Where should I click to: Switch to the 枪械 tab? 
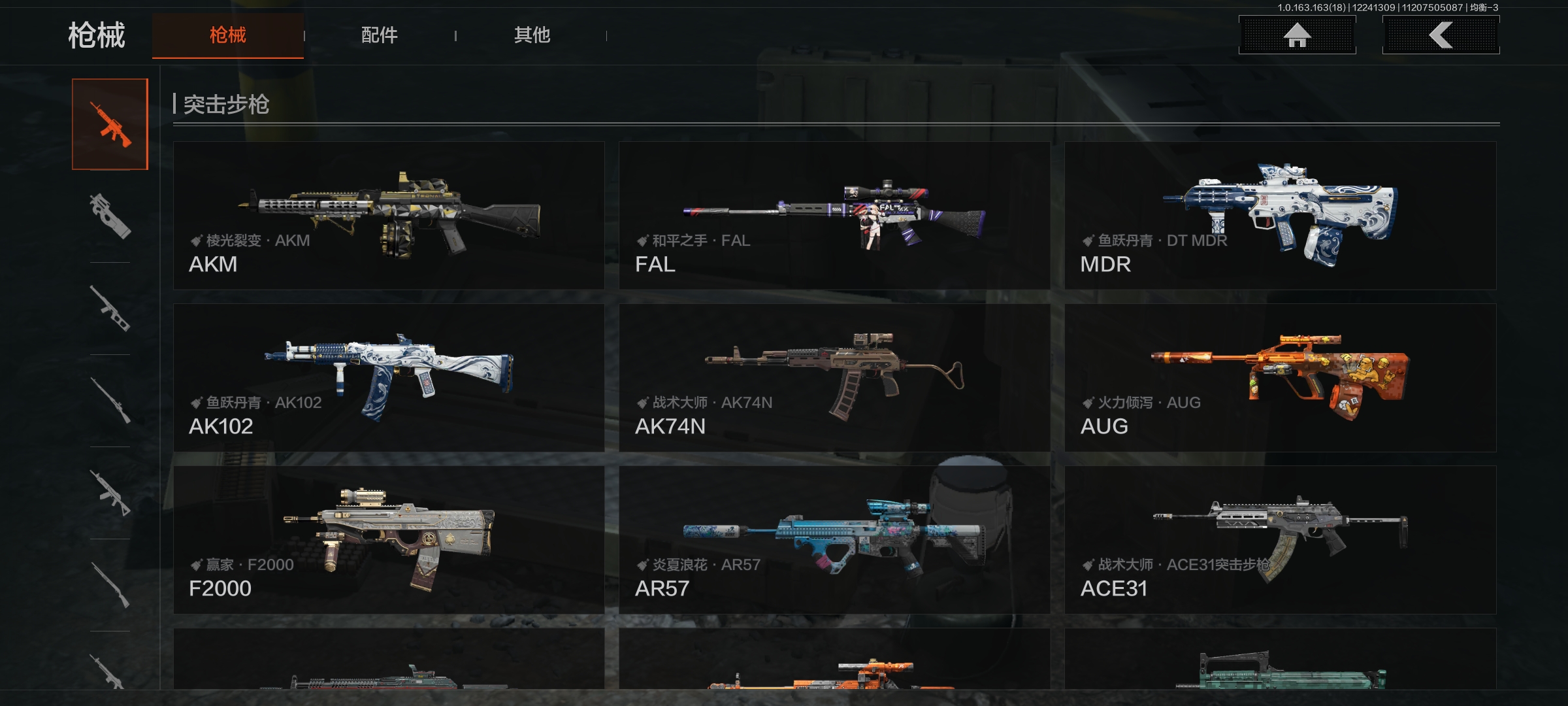(x=227, y=35)
